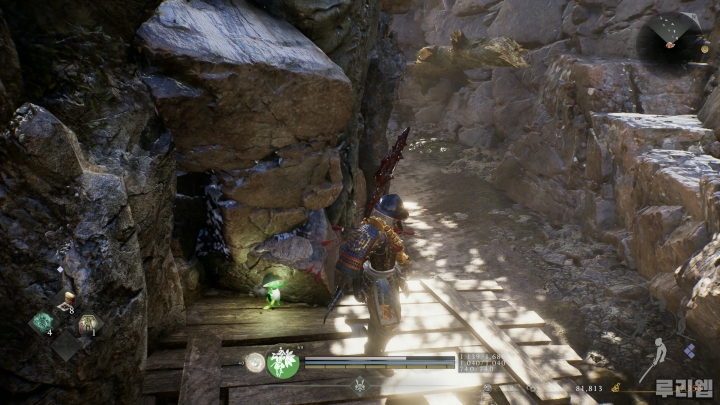Select the scroll item slot with count 1

pyautogui.click(x=88, y=323)
